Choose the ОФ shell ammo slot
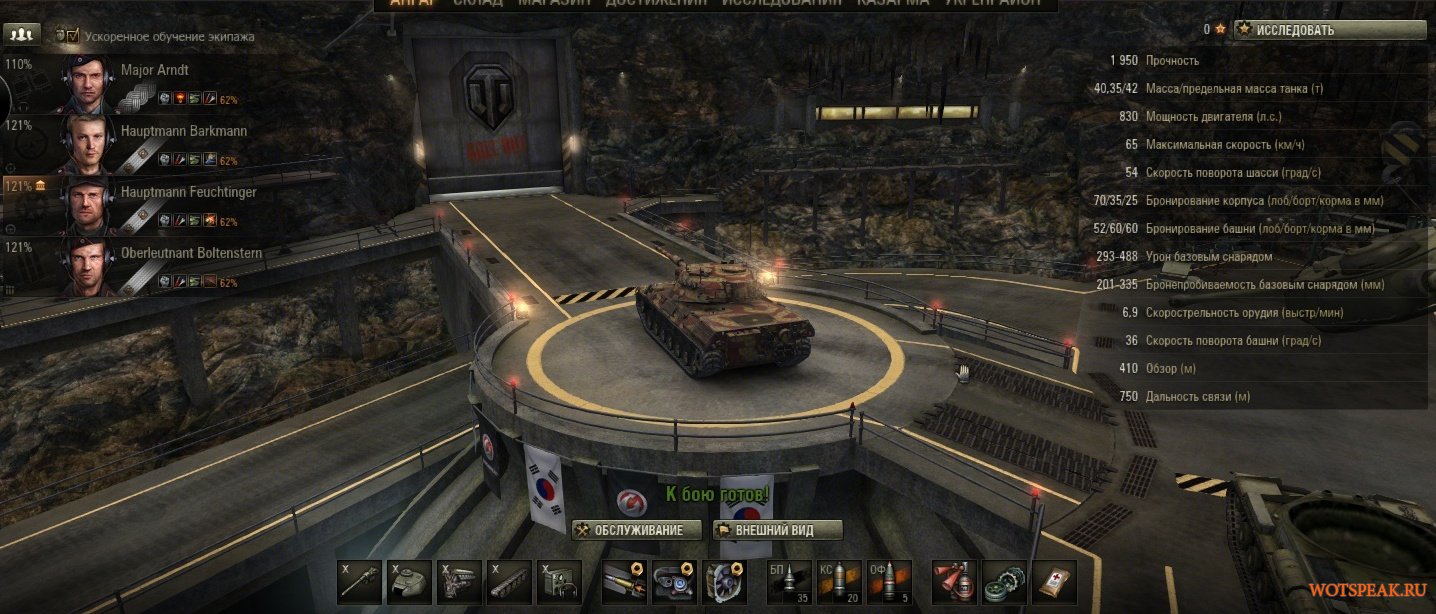This screenshot has width=1436, height=614. click(x=889, y=582)
